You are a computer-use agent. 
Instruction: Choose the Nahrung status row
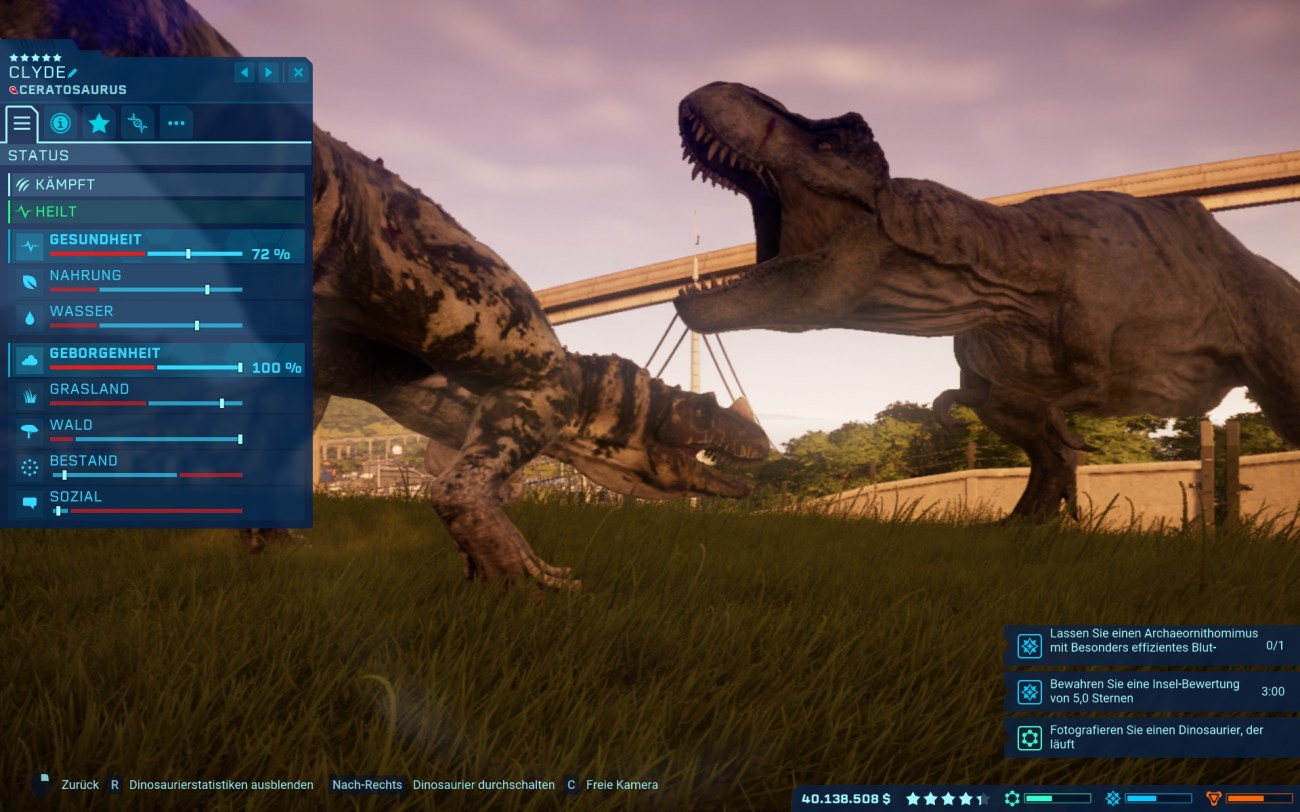pyautogui.click(x=156, y=281)
